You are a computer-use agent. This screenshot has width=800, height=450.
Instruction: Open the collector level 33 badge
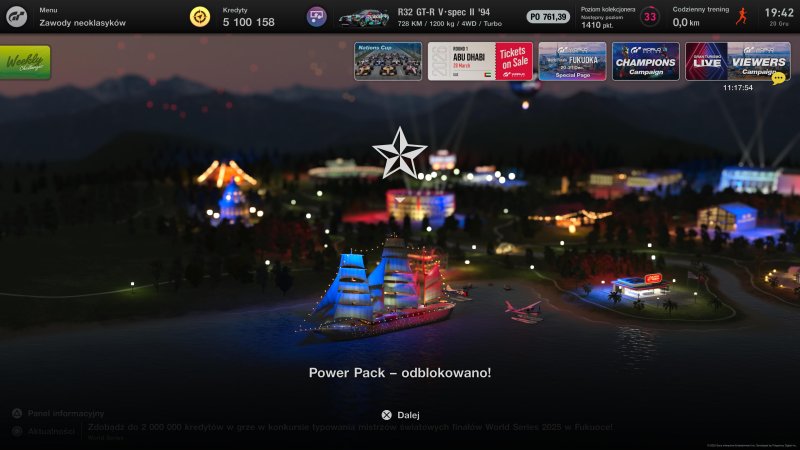[x=650, y=16]
